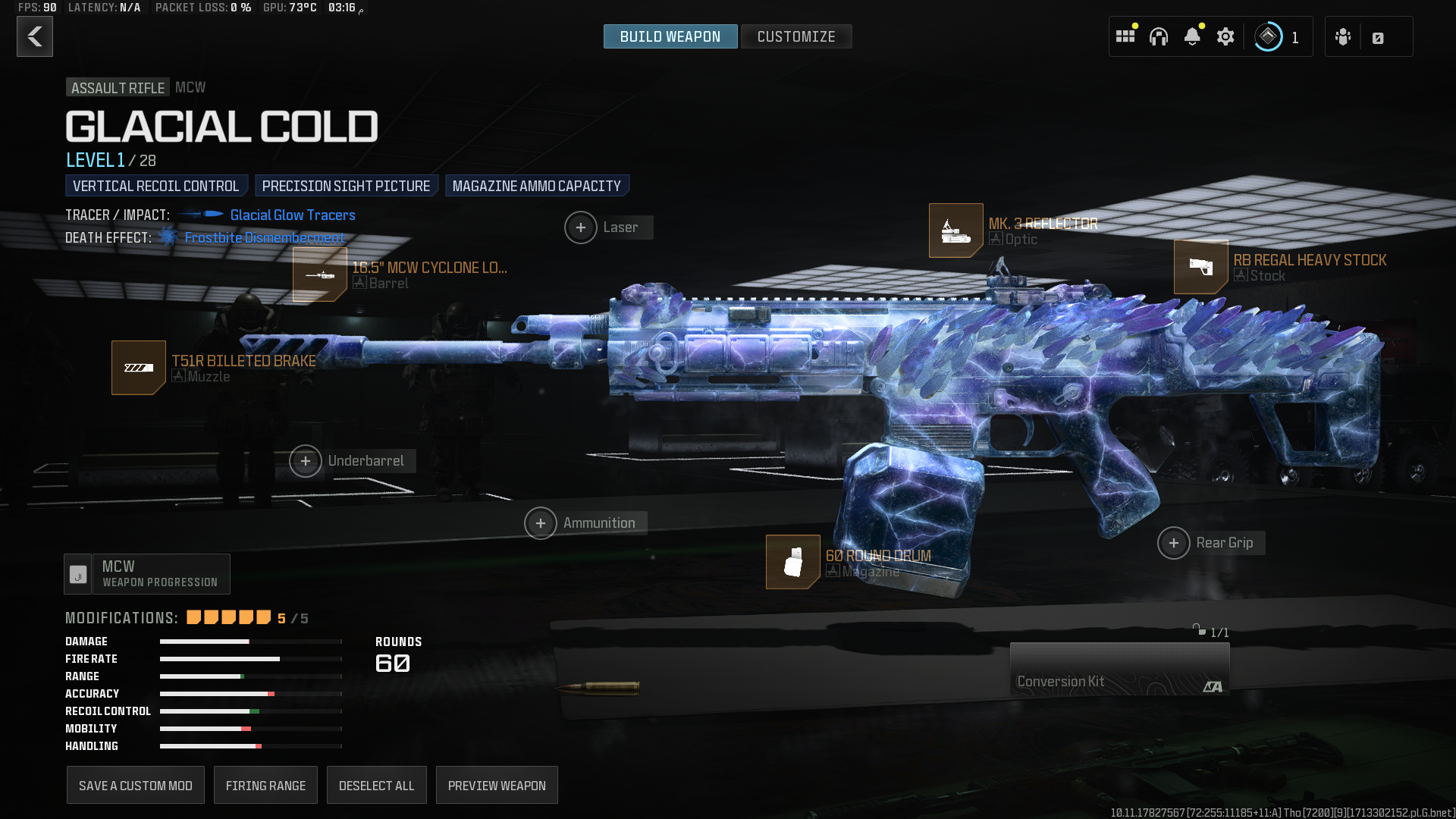The height and width of the screenshot is (819, 1456).
Task: Select the MK. 3 Reflector optic slot
Action: [956, 231]
